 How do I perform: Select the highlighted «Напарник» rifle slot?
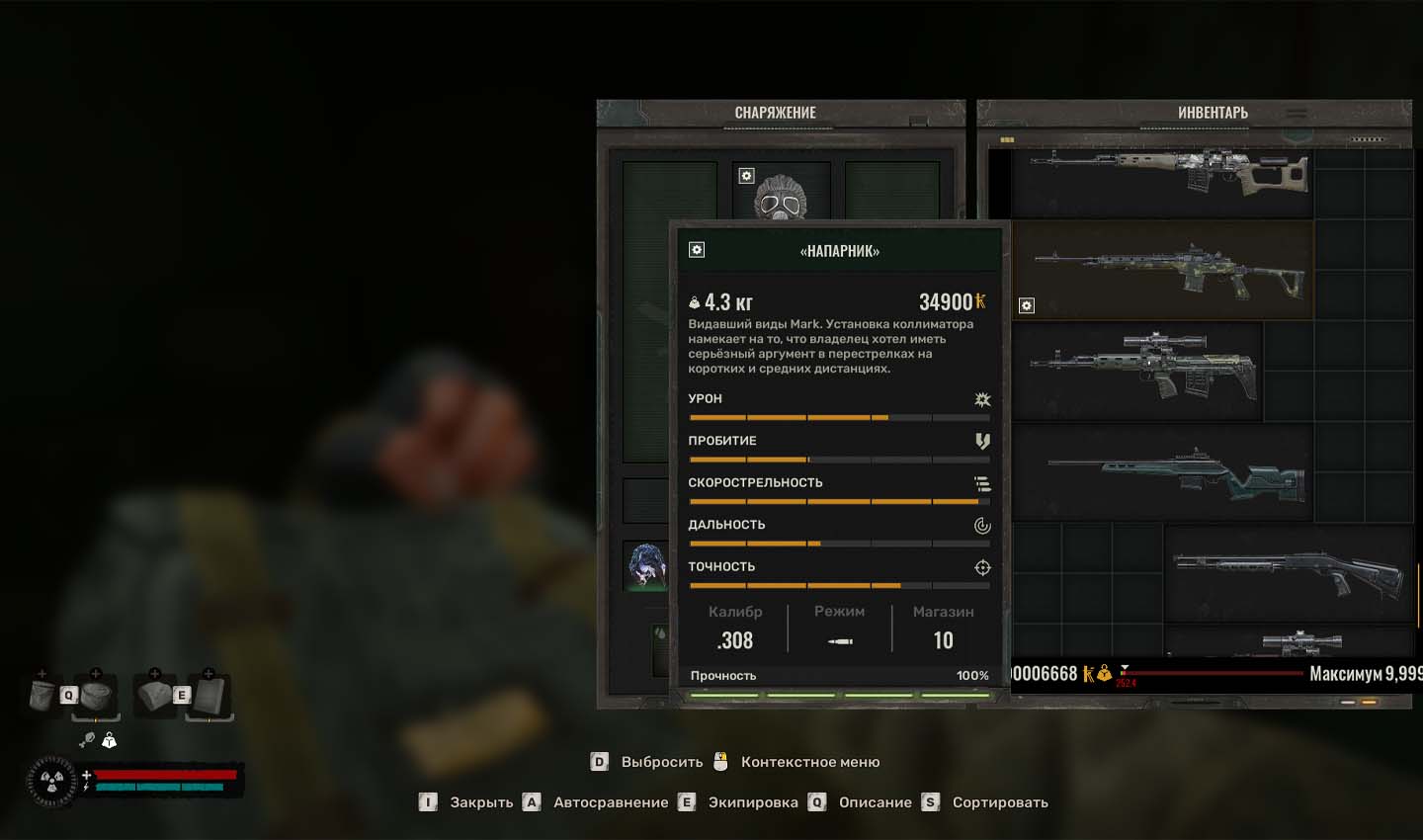[x=1166, y=269]
